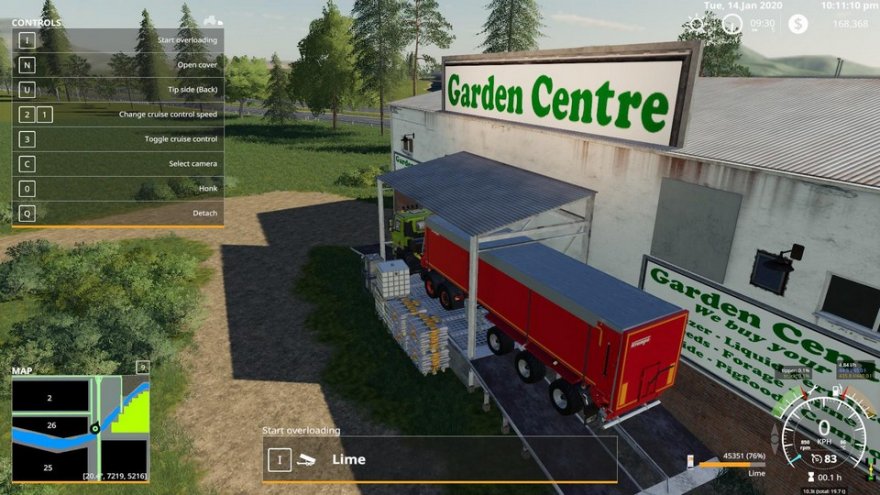Click the dollar coin money icon

(x=797, y=24)
